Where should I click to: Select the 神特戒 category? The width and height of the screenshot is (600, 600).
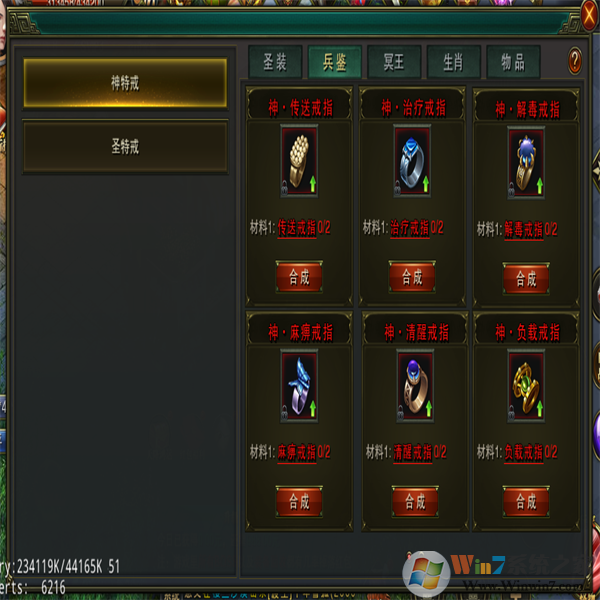coord(125,83)
